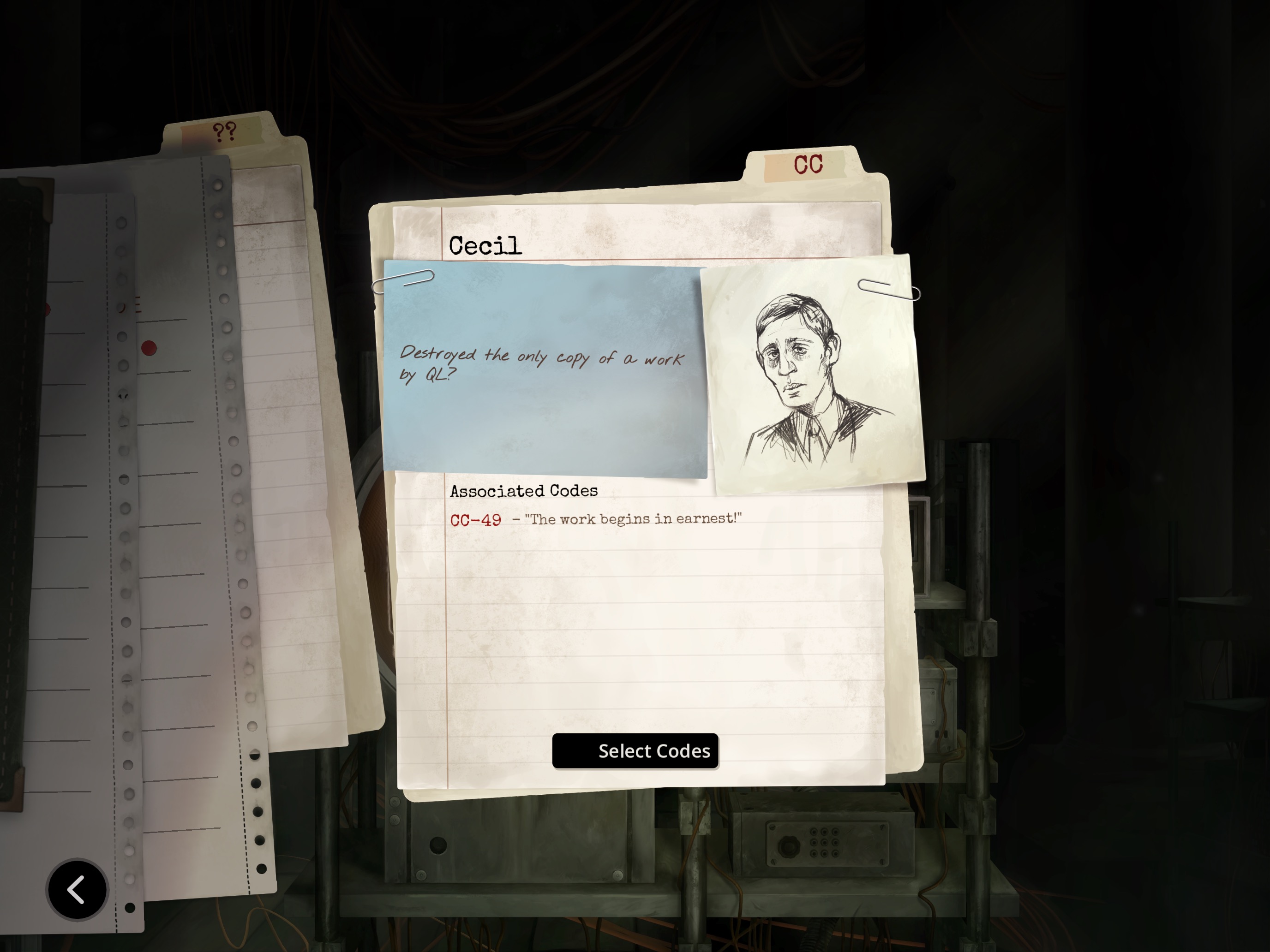Open the ?? unknown folder tab
Viewport: 1270px width, 952px height.
tap(224, 132)
